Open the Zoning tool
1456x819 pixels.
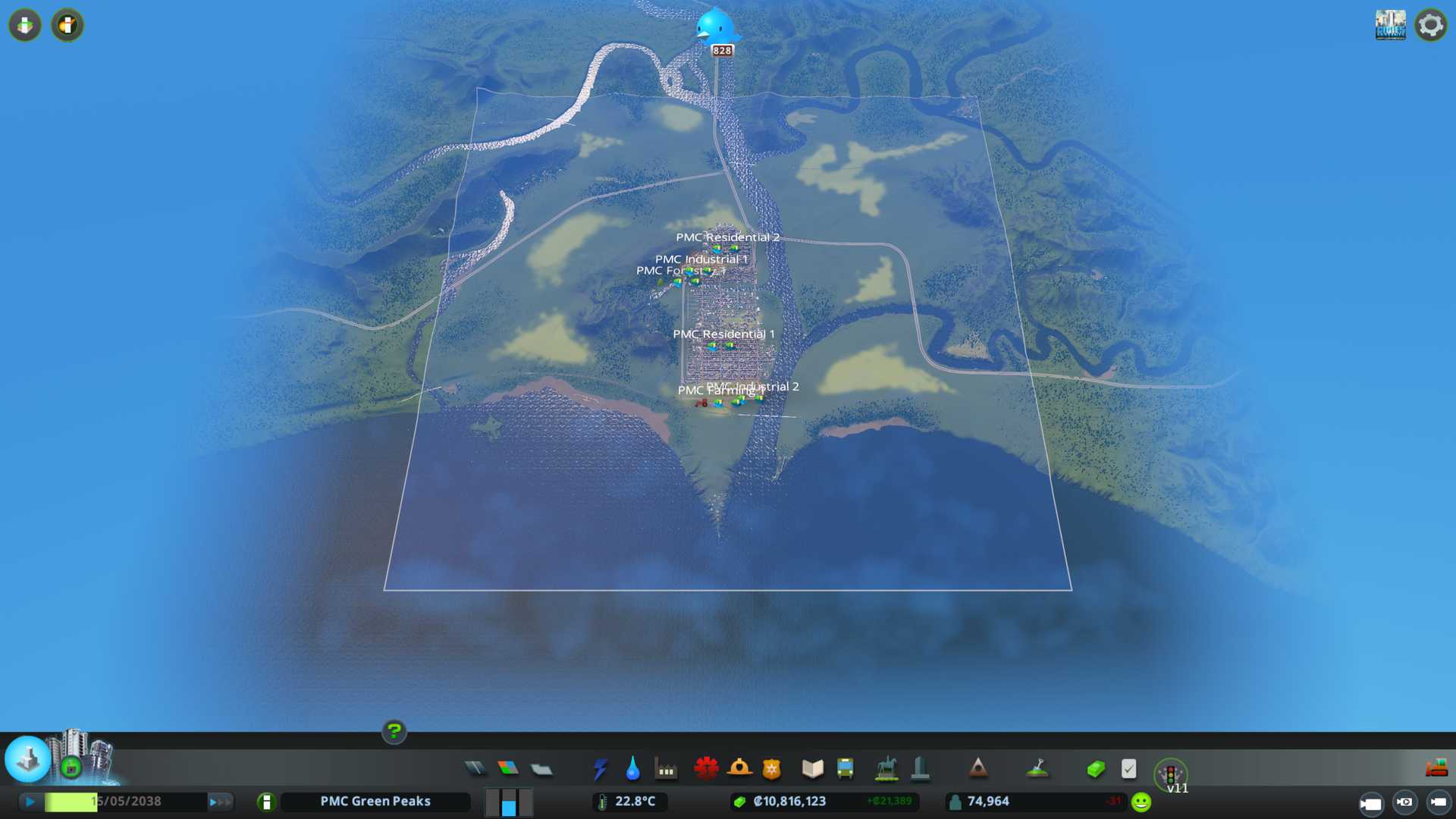click(508, 769)
